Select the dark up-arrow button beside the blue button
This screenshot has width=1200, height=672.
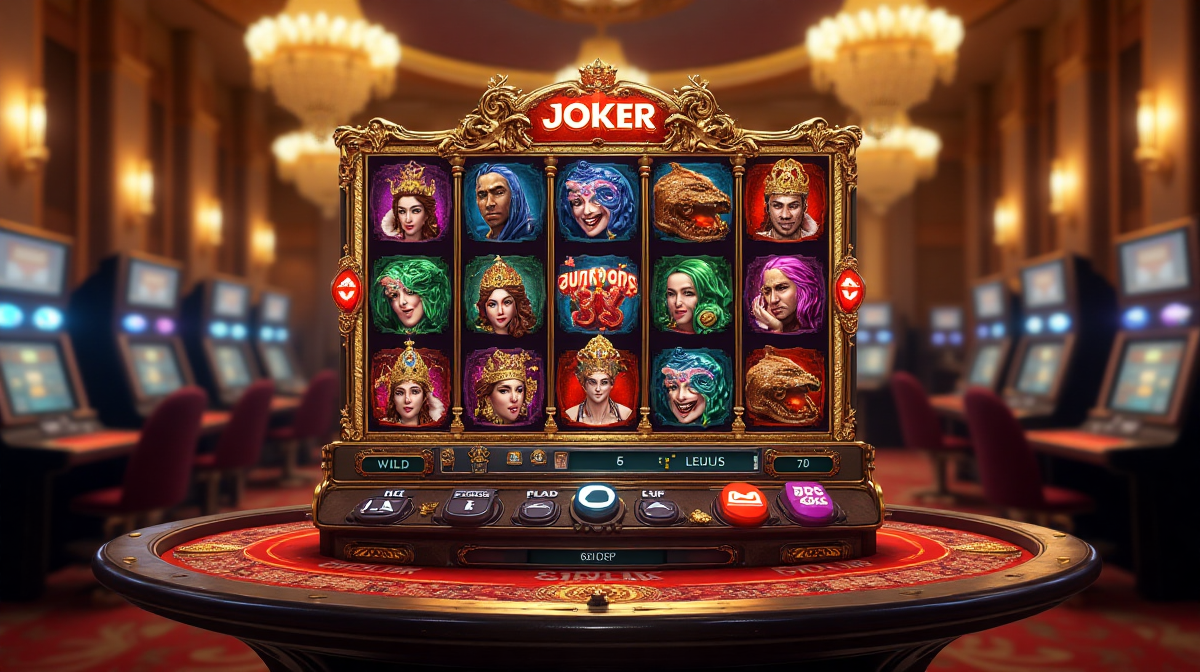[x=659, y=508]
